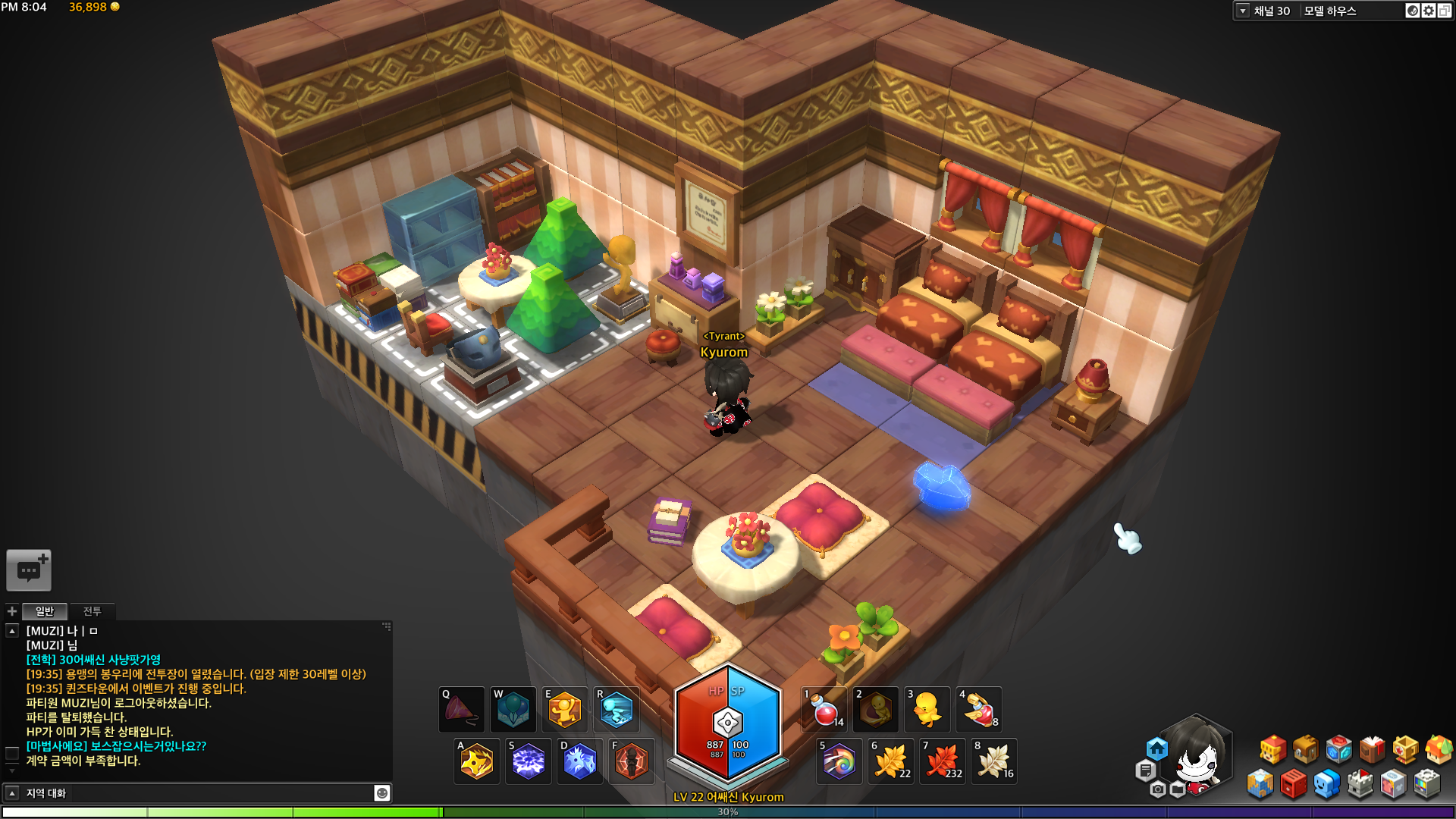Activate the party horn skill on Q
The height and width of the screenshot is (819, 1456).
461,710
